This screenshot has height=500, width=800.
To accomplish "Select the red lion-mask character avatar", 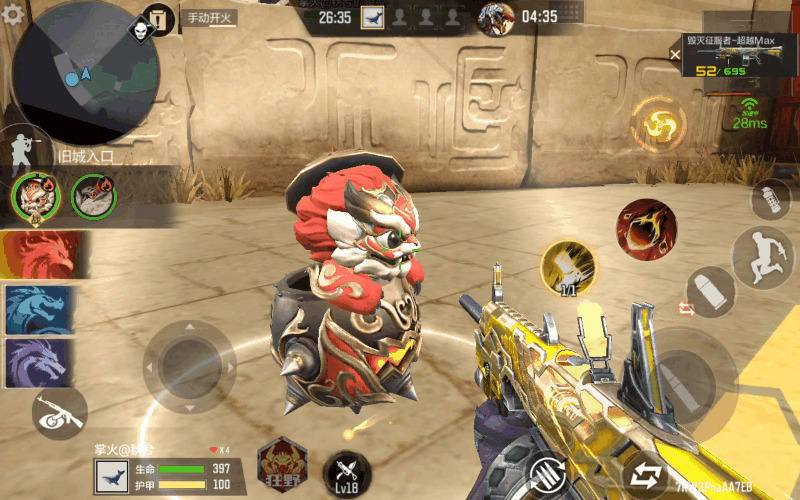I will pos(36,196).
